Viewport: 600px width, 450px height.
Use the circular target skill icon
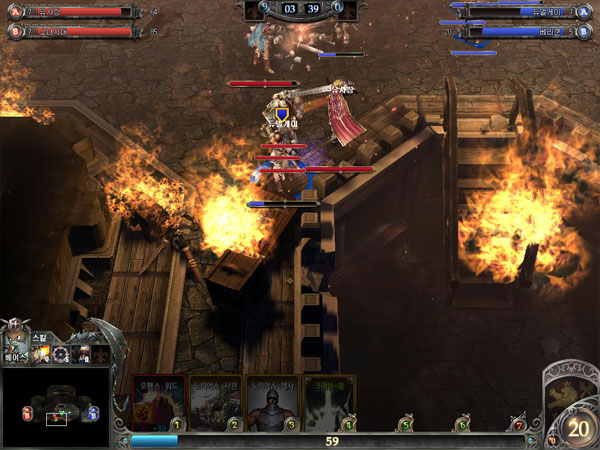point(62,353)
